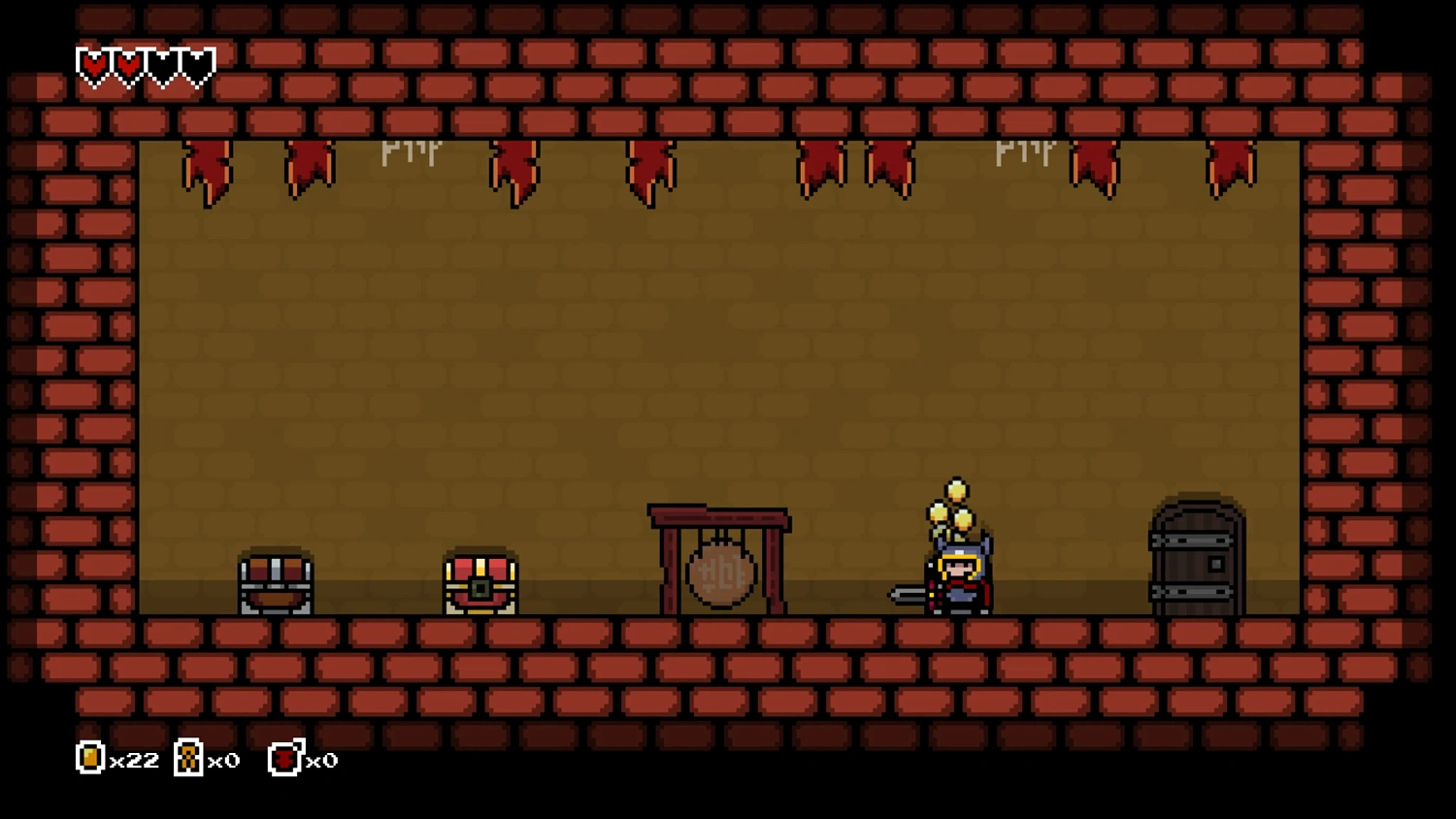Click the red potion counter icon
This screenshot has height=819, width=1456.
(283, 760)
